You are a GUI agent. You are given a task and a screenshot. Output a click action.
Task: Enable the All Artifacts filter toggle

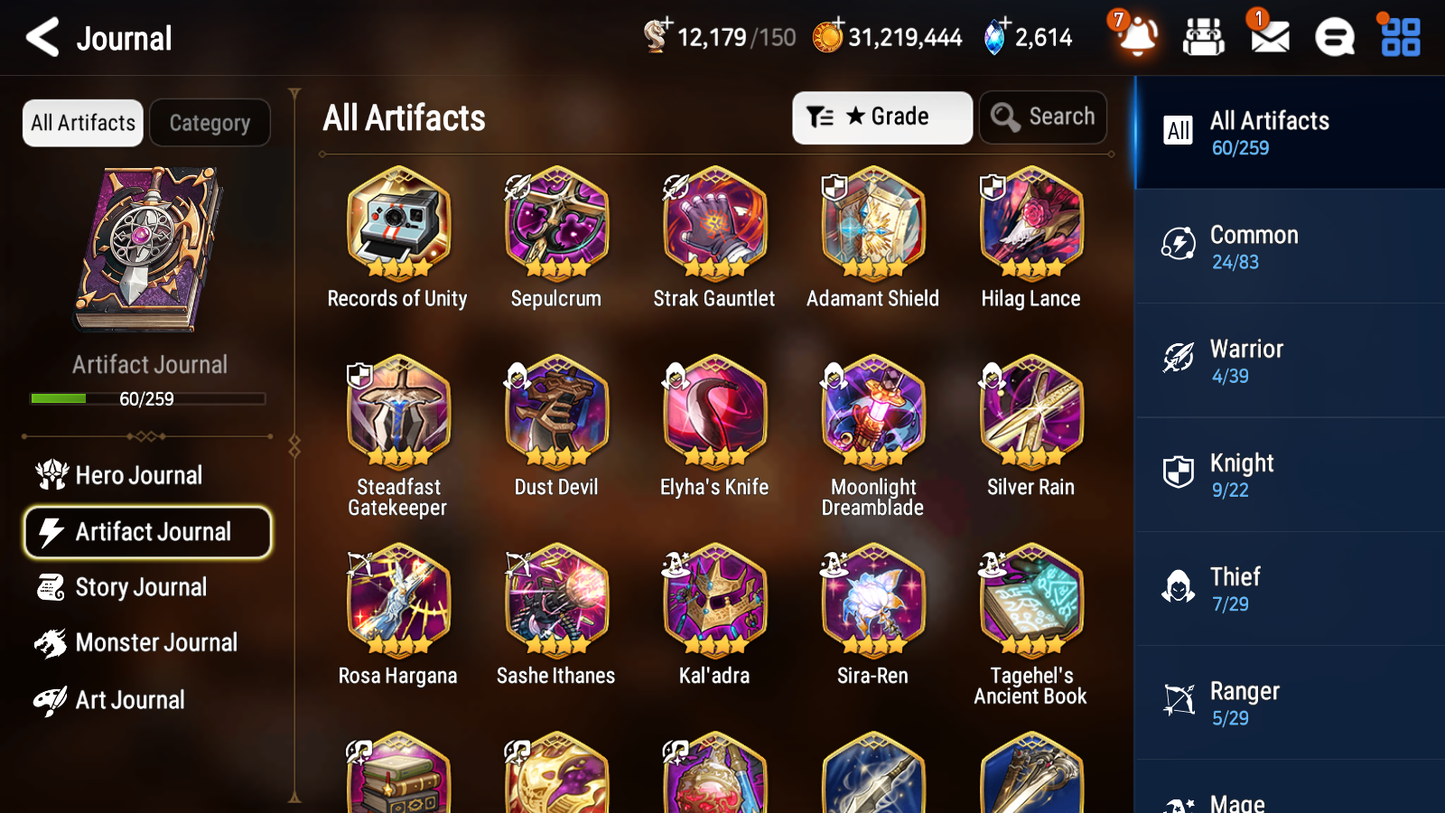(82, 122)
